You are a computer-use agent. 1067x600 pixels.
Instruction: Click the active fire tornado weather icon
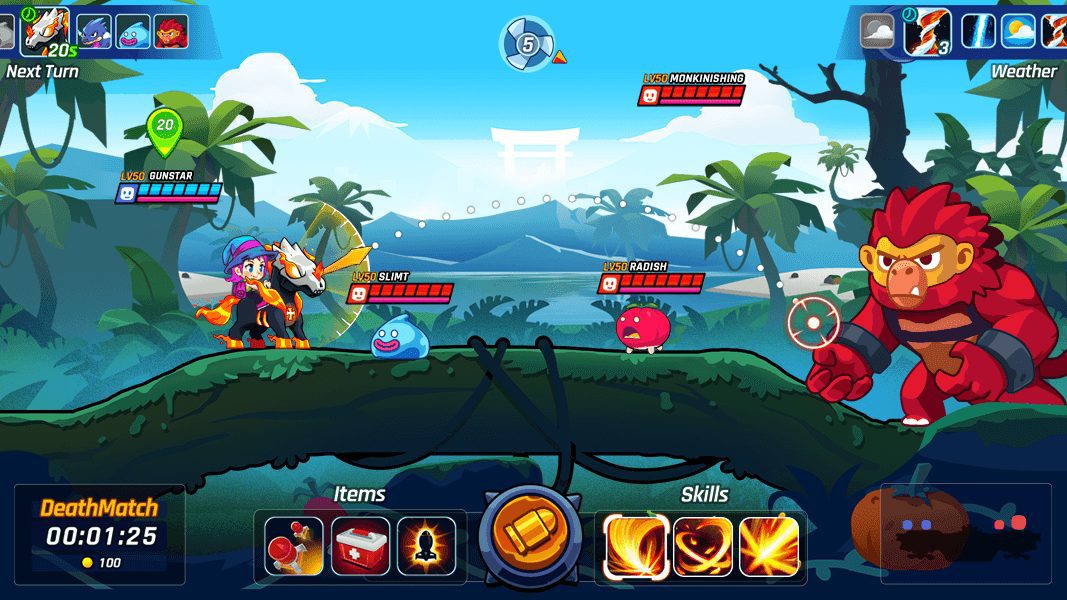click(x=927, y=32)
